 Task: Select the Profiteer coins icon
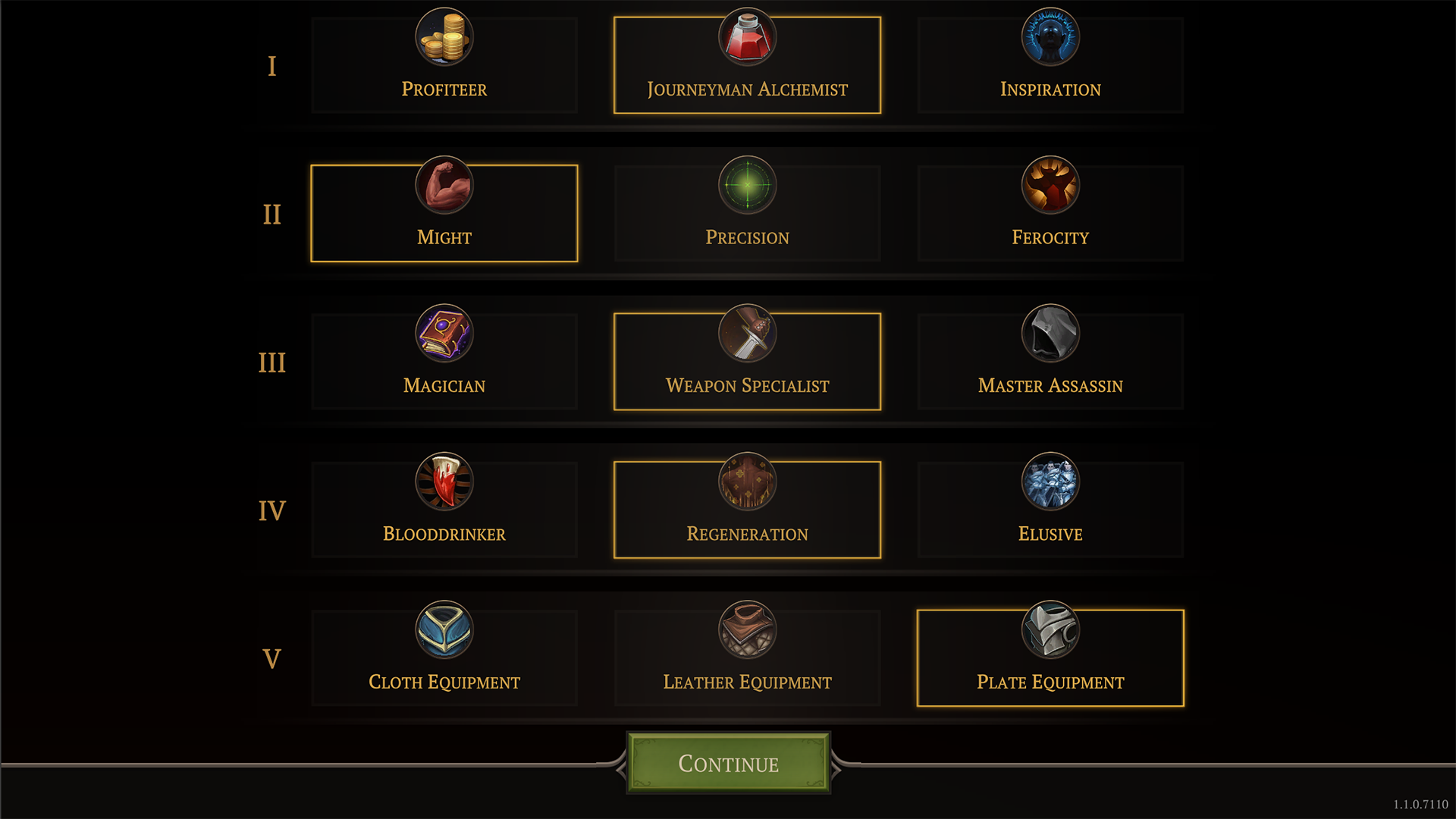(444, 38)
